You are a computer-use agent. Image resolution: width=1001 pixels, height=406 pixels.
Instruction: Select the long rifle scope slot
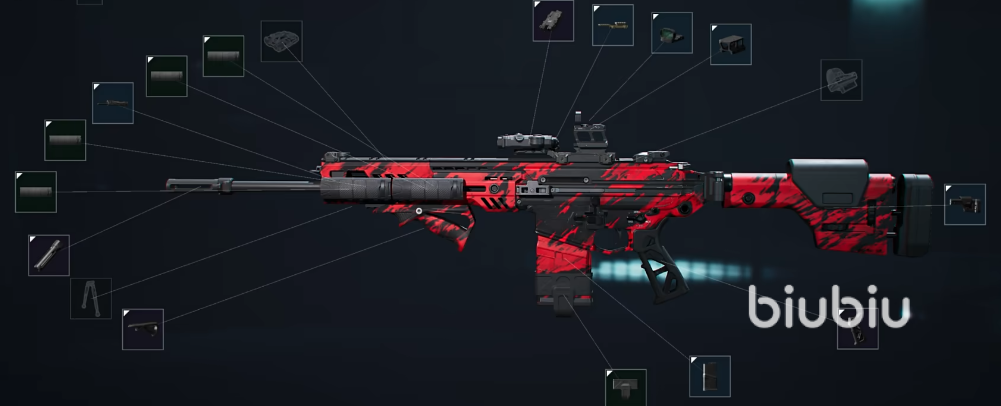coord(612,24)
